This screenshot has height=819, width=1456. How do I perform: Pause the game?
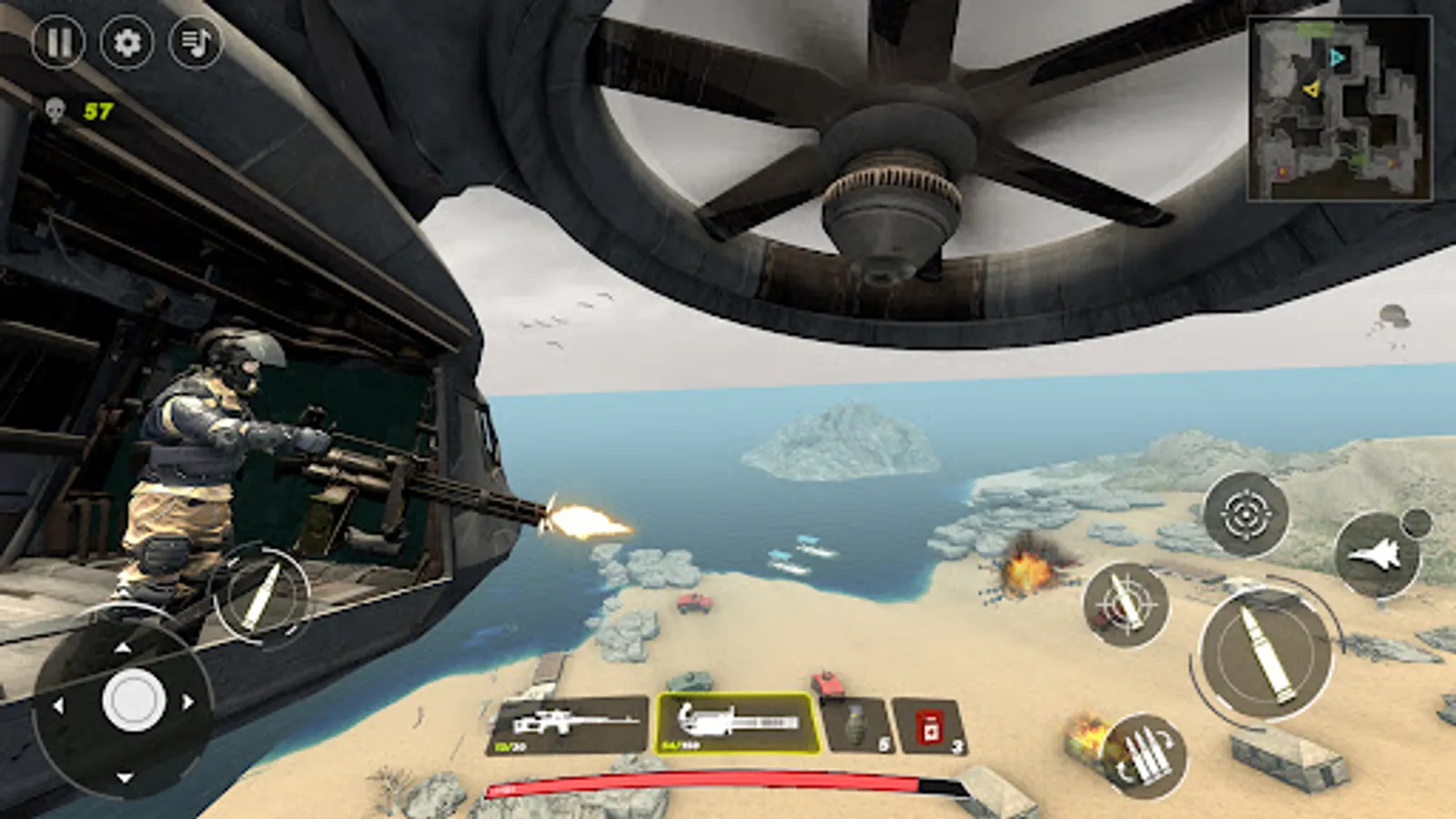point(60,42)
